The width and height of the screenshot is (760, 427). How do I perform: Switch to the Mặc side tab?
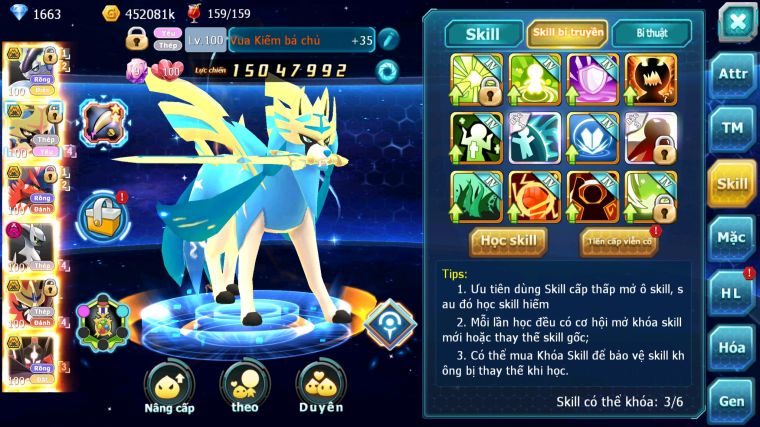(x=732, y=238)
